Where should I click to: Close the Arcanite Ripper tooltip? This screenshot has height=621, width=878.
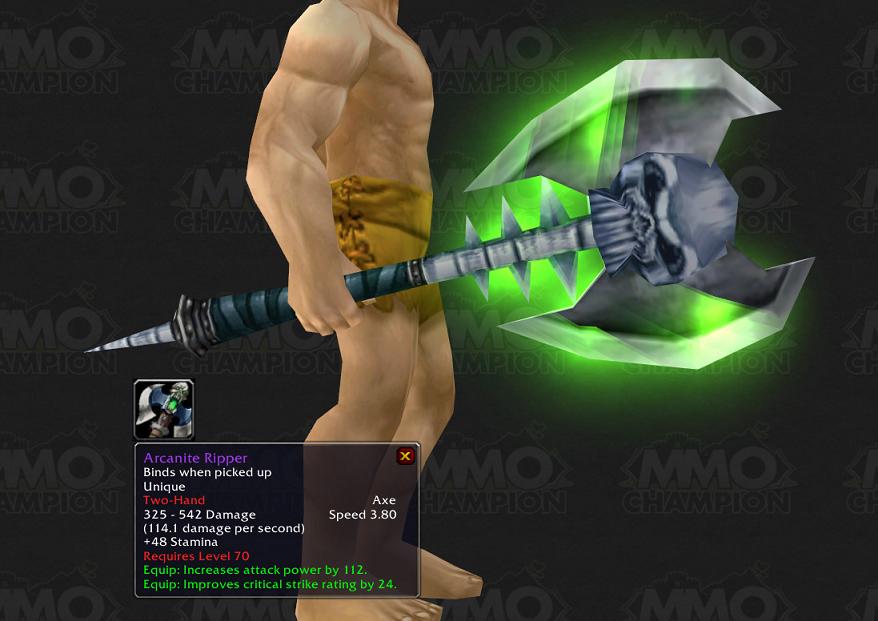(x=405, y=456)
